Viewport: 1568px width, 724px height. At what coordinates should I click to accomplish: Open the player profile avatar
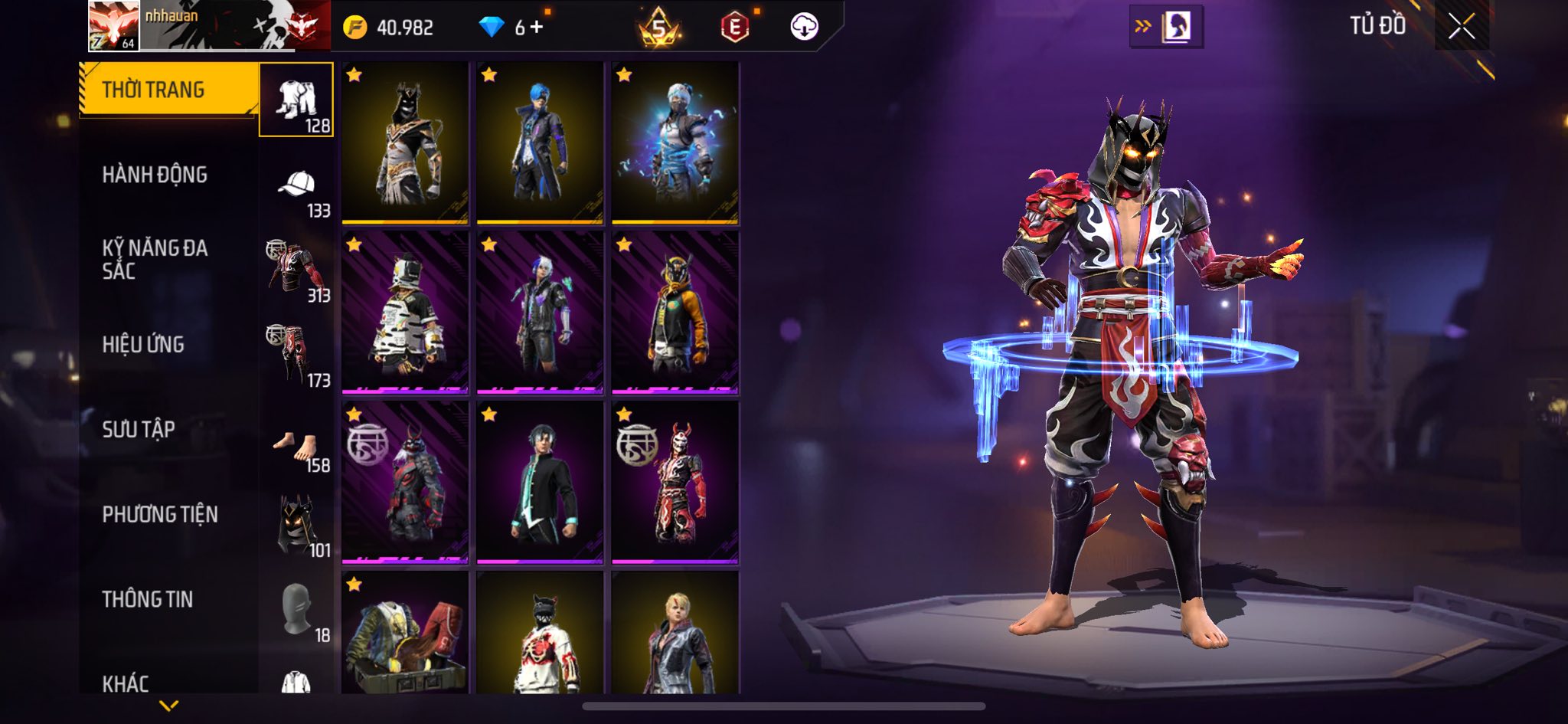click(113, 25)
